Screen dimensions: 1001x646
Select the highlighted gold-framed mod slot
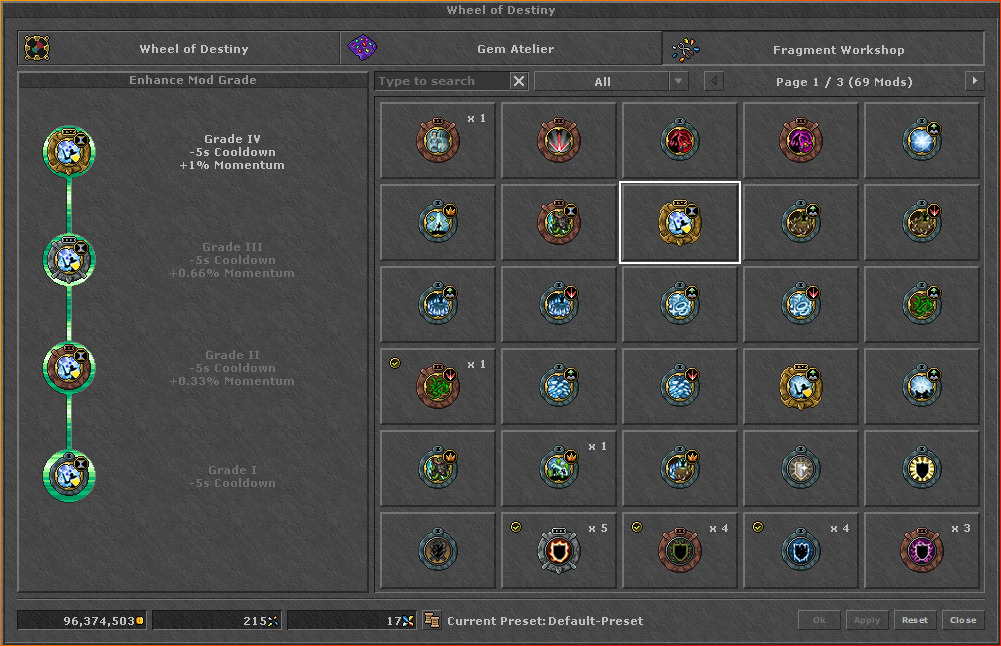point(679,223)
